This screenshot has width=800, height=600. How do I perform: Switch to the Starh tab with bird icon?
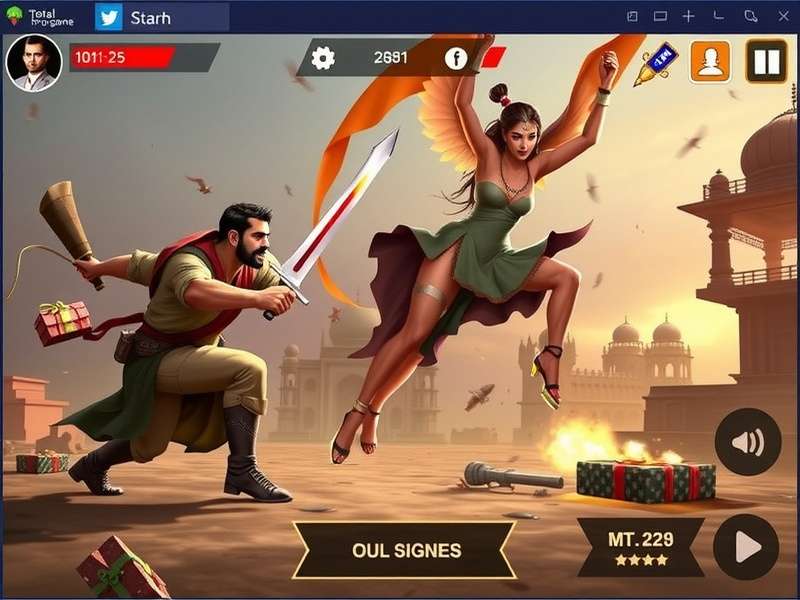(160, 17)
